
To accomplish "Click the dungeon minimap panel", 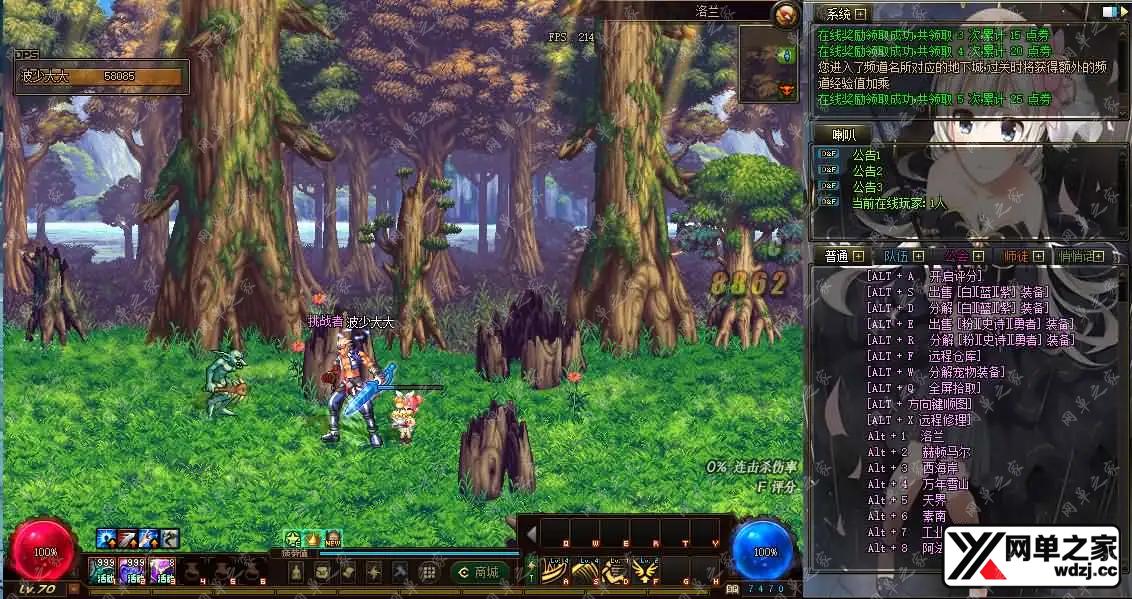I will (769, 62).
